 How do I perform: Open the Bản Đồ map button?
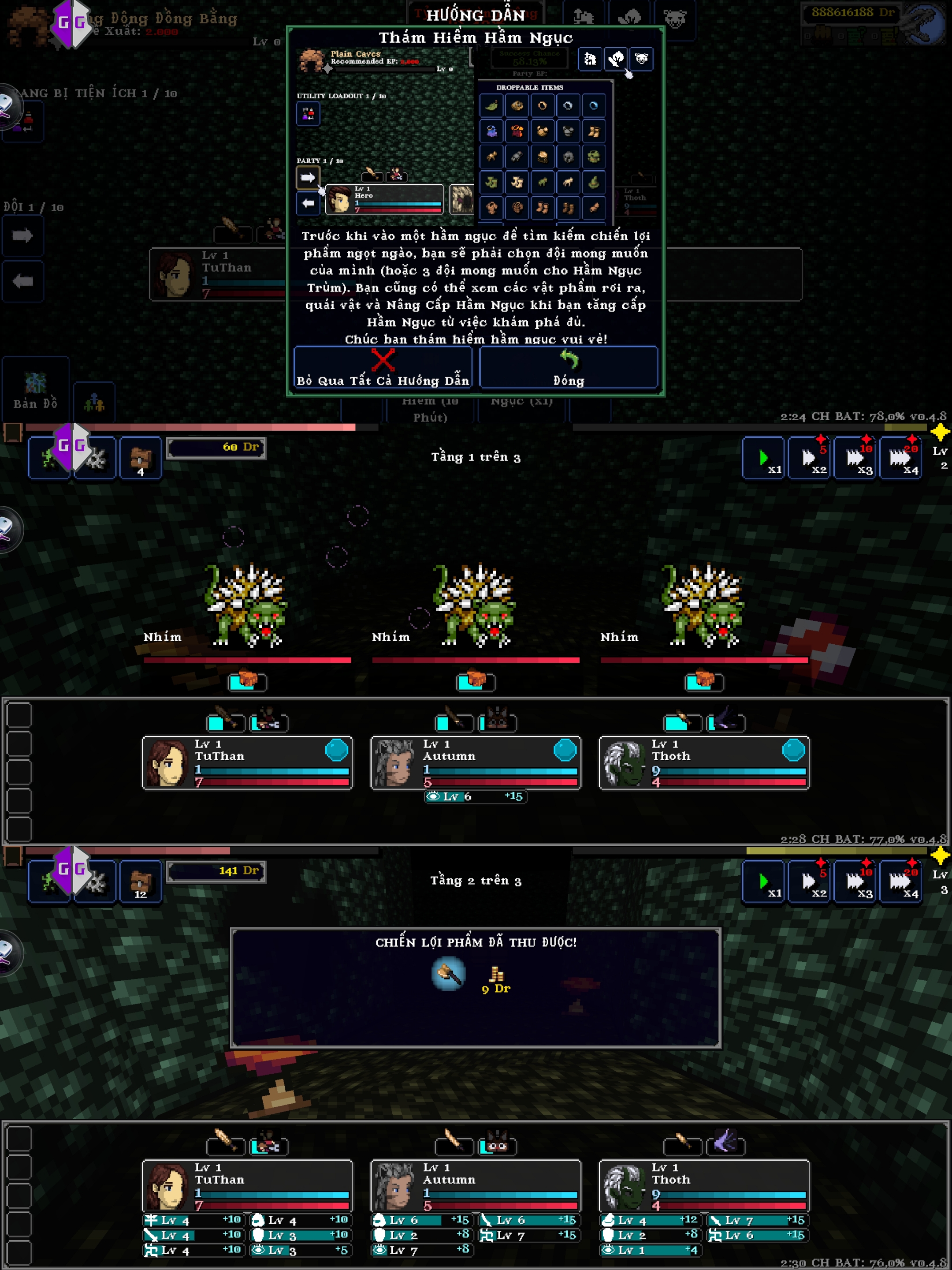[x=36, y=390]
